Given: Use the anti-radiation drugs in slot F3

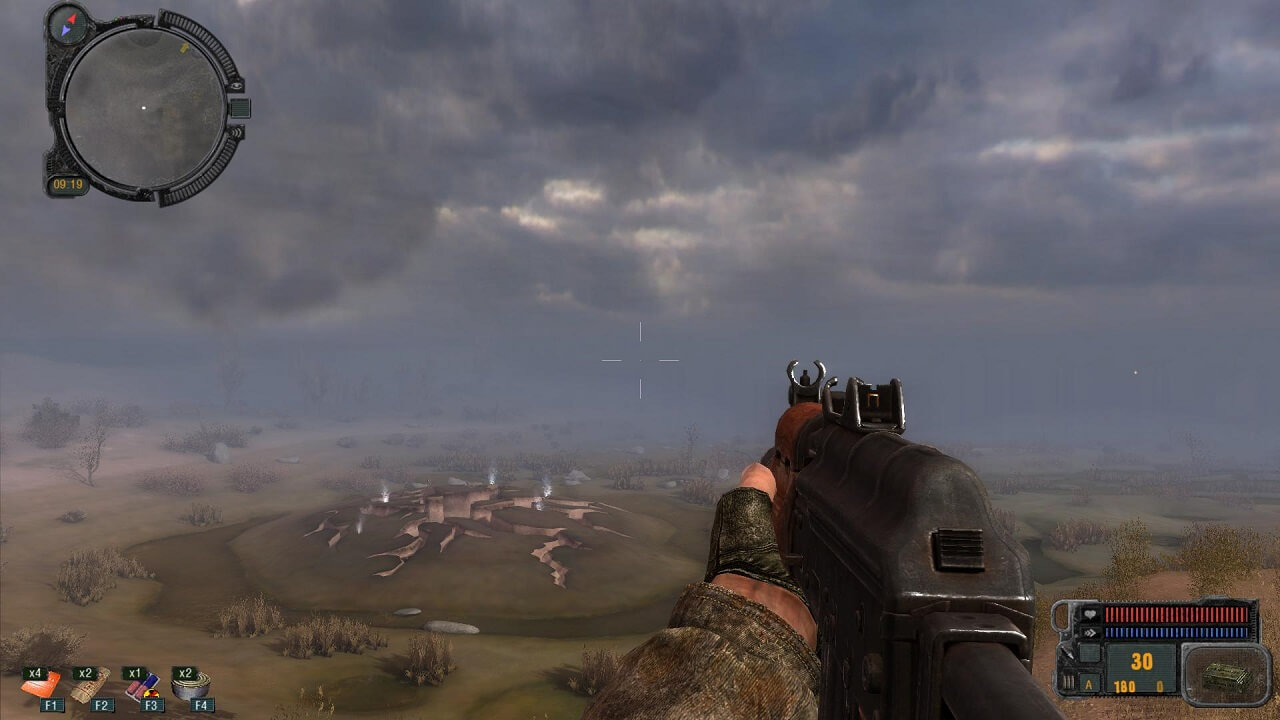Looking at the screenshot, I should pos(143,685).
